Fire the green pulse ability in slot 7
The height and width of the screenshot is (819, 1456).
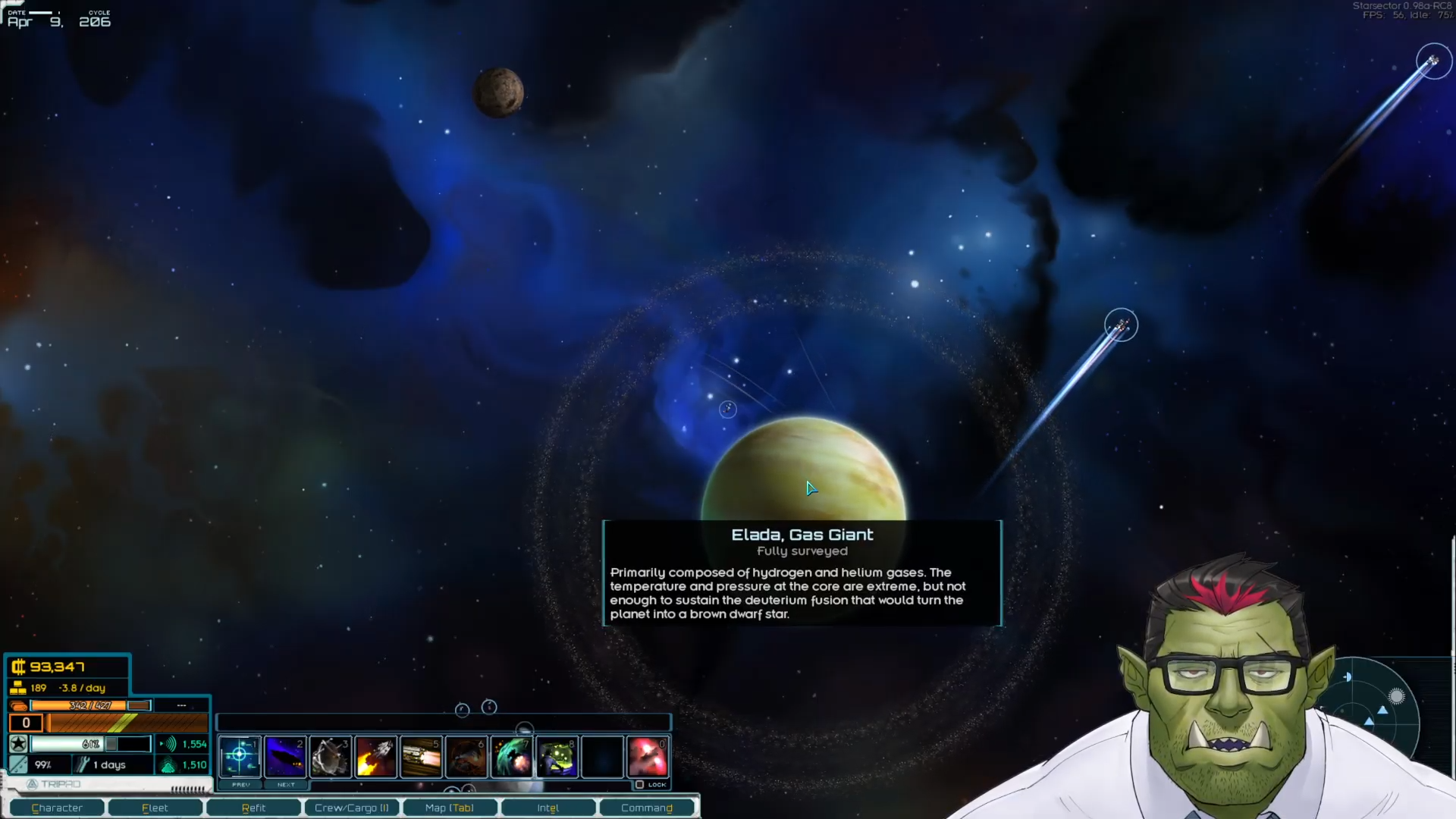pos(512,756)
